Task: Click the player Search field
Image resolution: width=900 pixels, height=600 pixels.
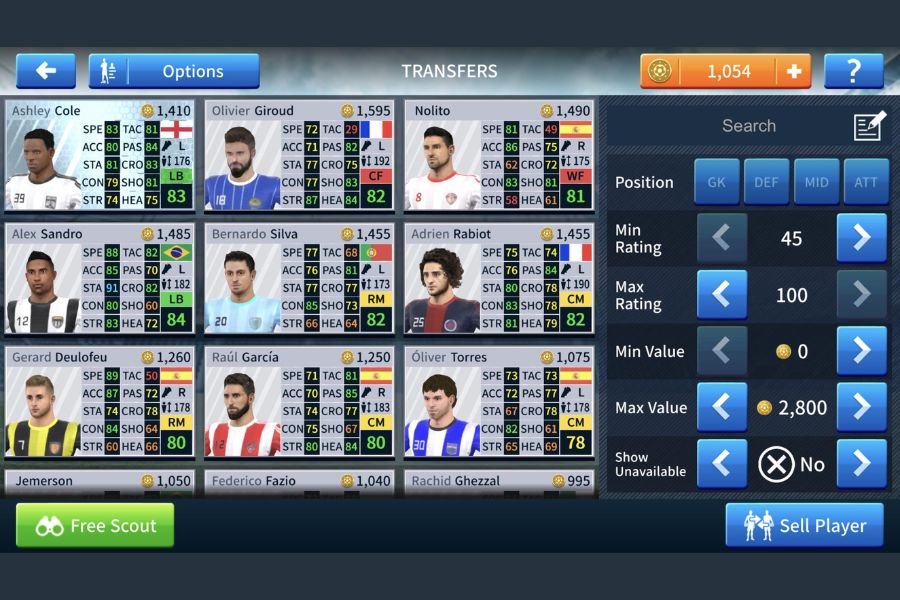Action: (748, 126)
